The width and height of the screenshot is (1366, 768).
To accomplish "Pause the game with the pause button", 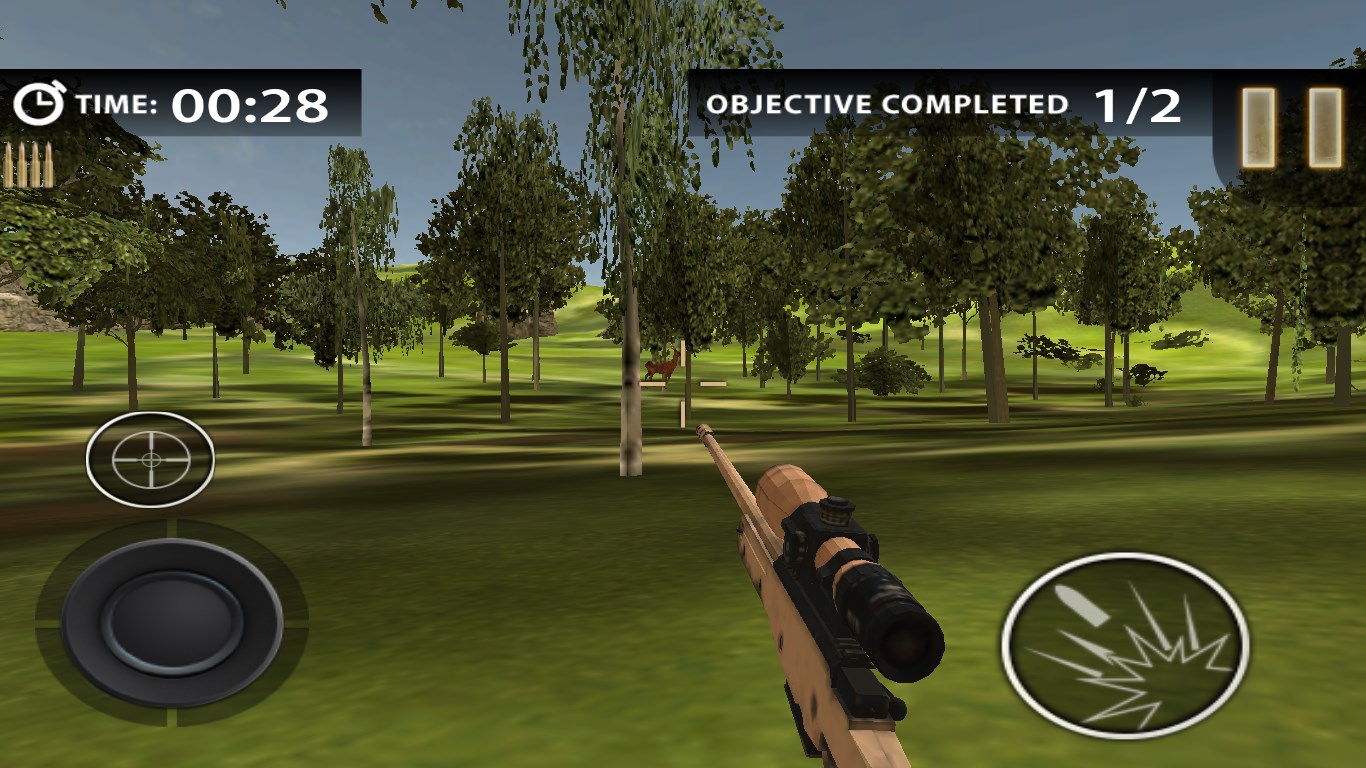I will [x=1291, y=128].
